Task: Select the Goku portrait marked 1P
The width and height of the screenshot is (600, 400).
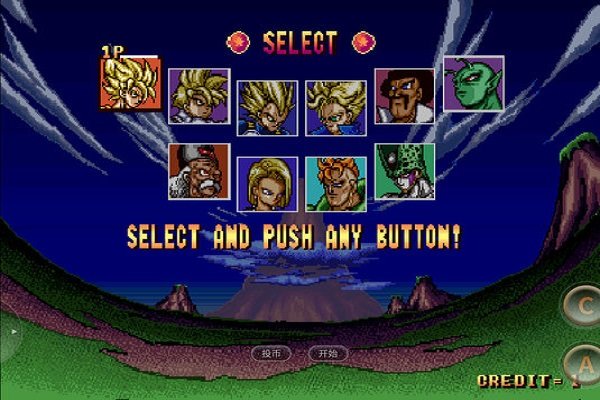Action: (x=130, y=83)
